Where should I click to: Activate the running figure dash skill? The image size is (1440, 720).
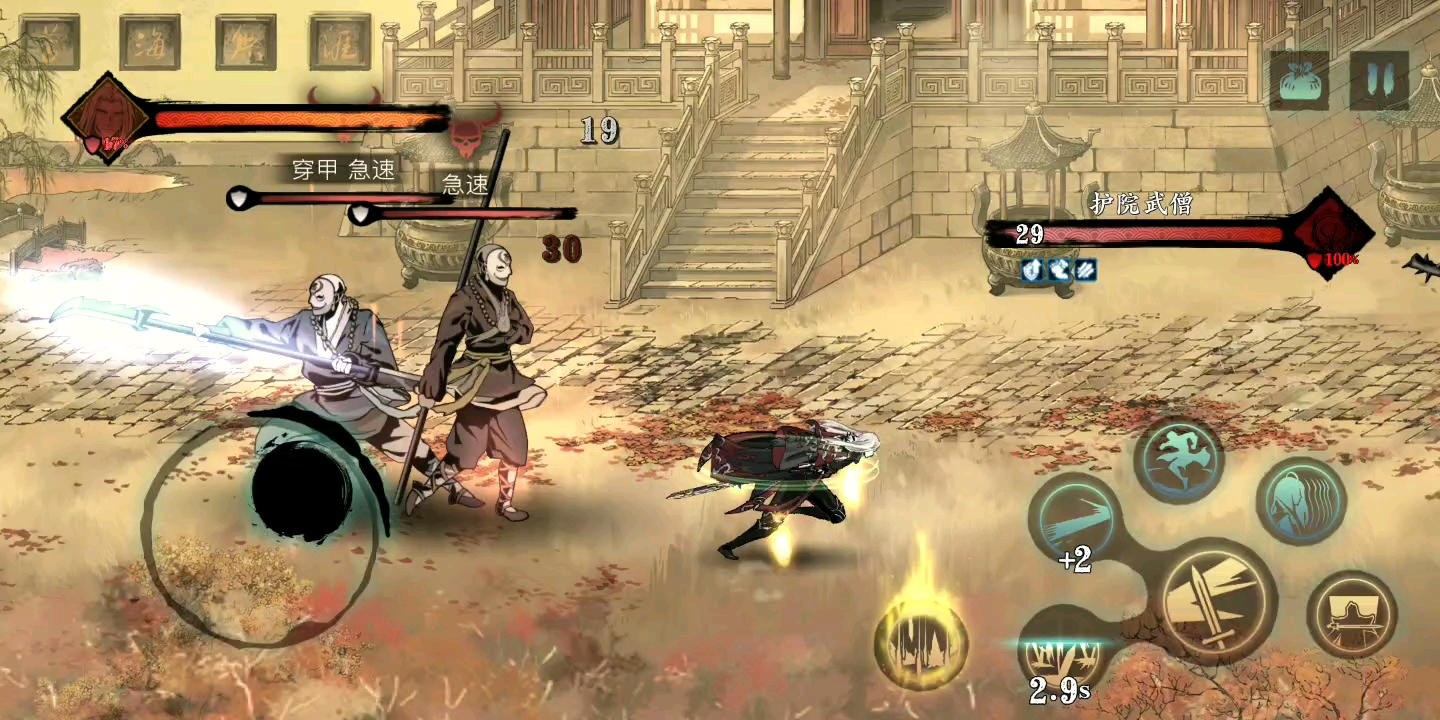point(1180,461)
